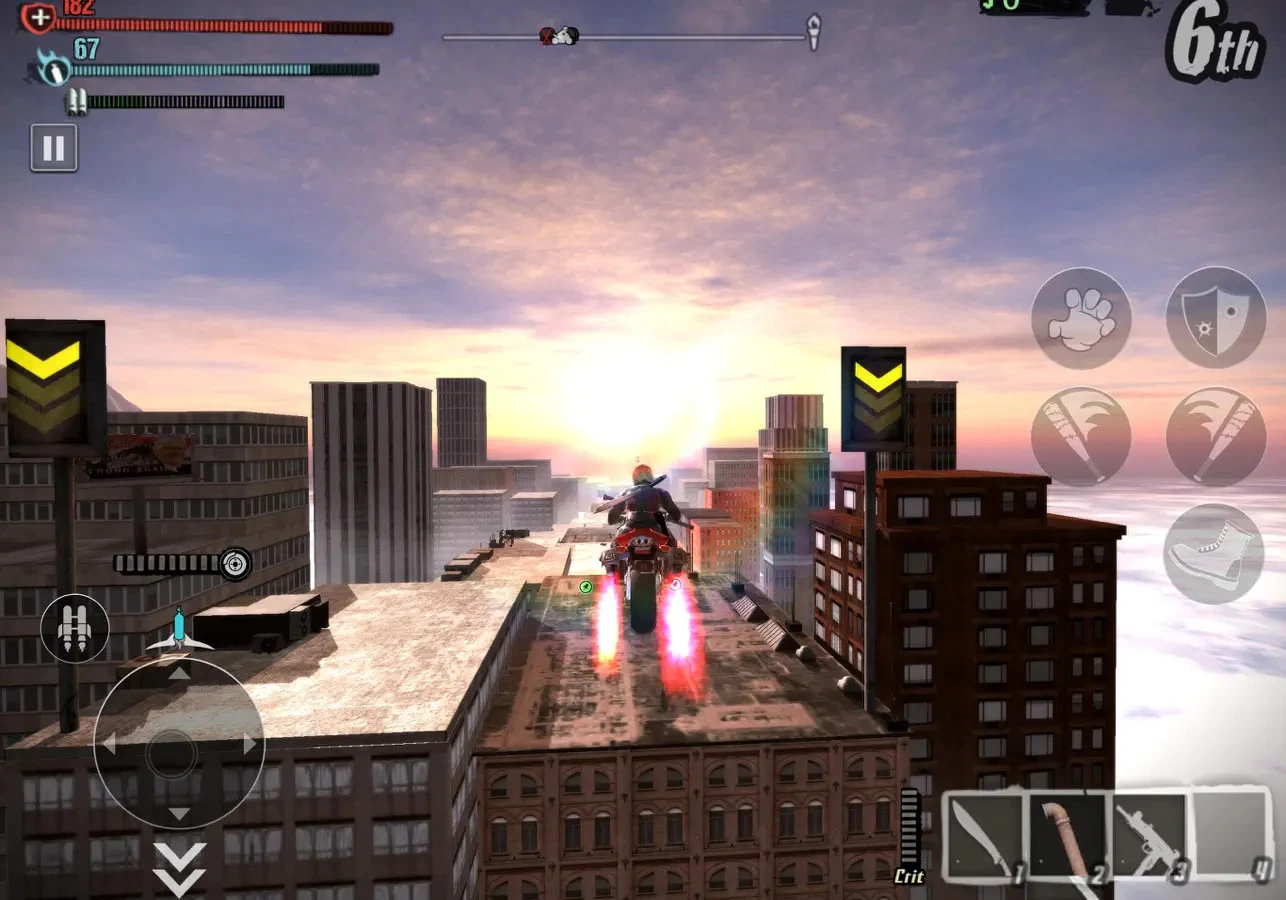Screen dimensions: 1286x900
Task: Equip the pipe in weapon slot 2
Action: coord(1067,837)
